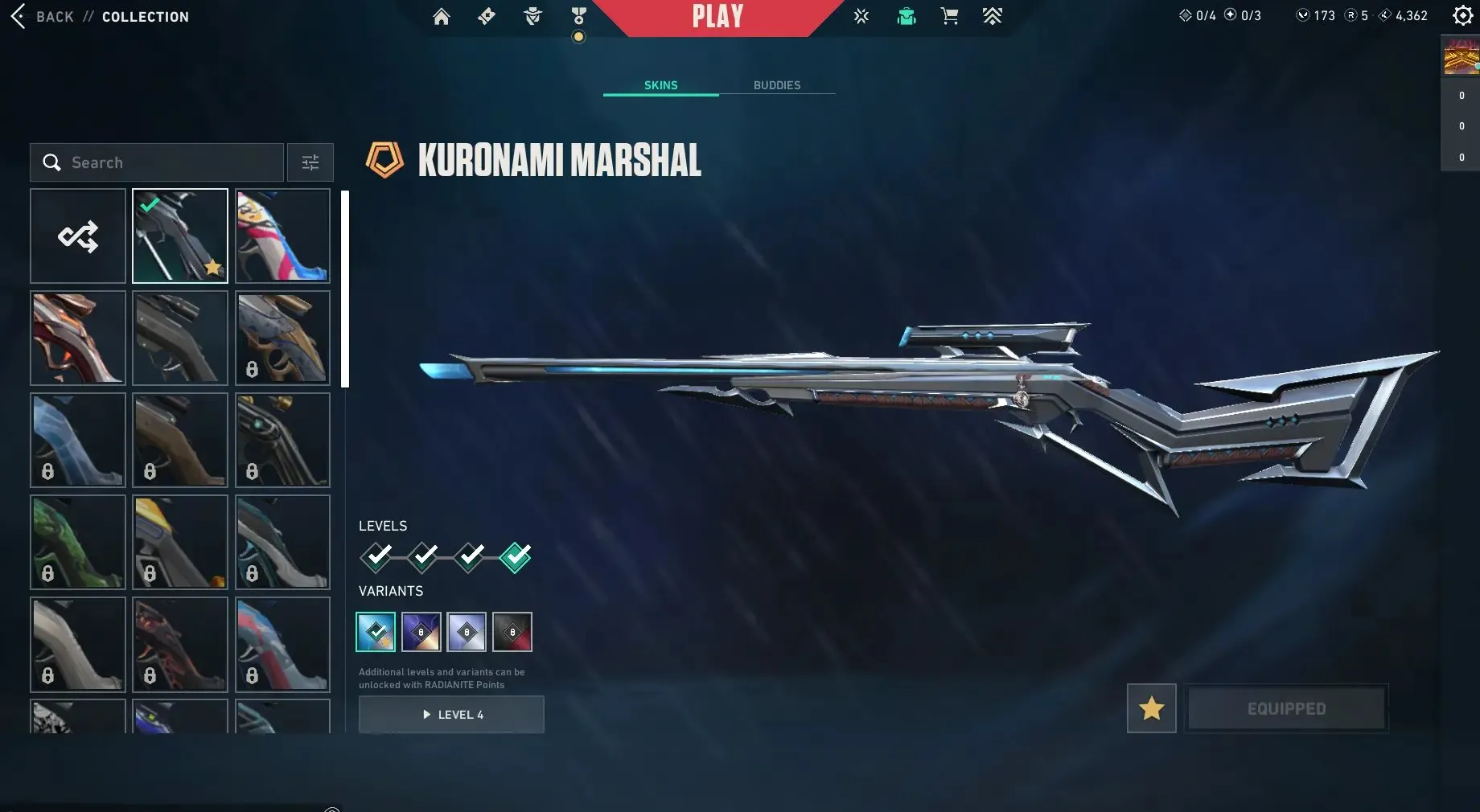Open the Home screen
1480x812 pixels.
coord(441,16)
